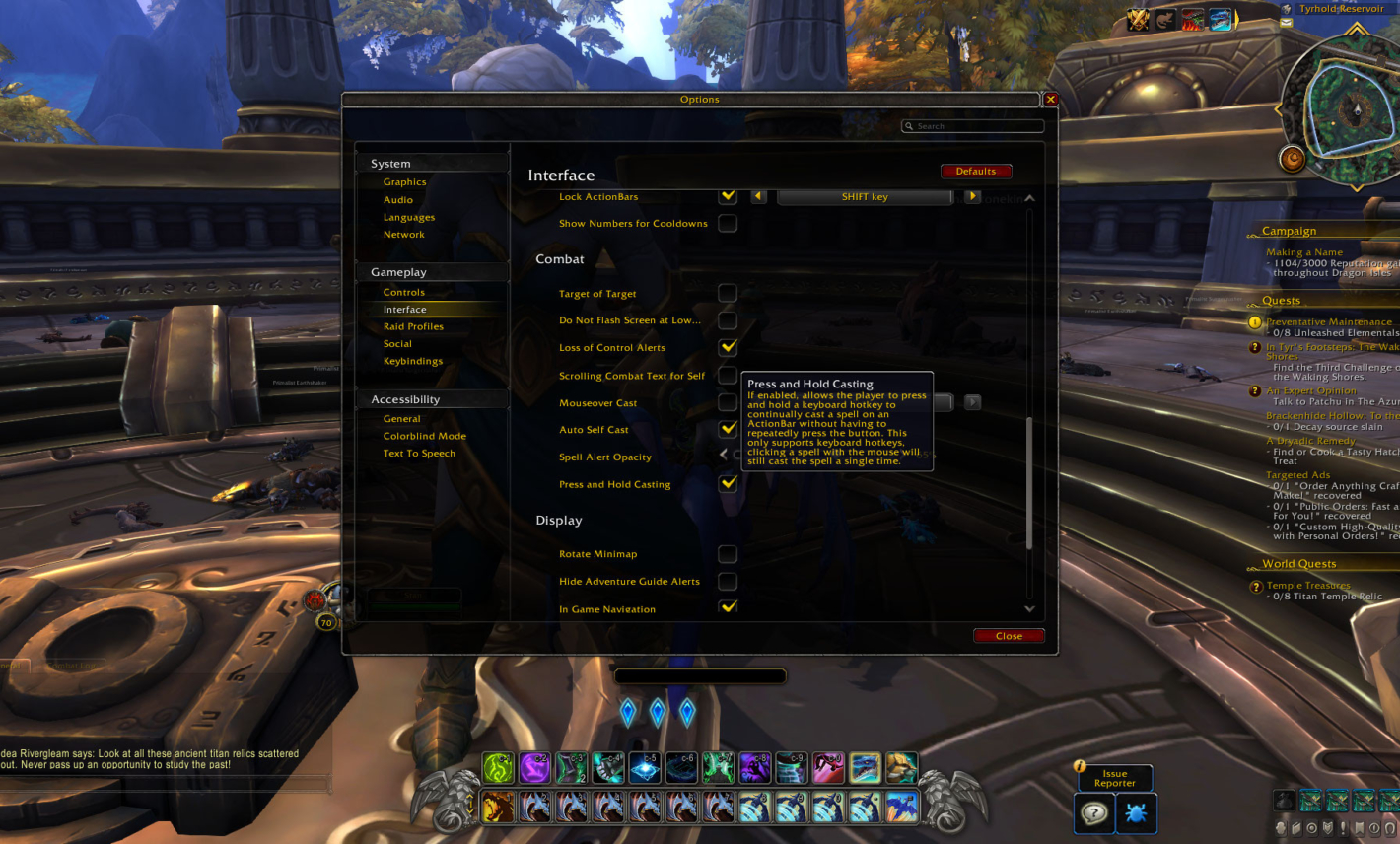Select the Raid Profiles settings category
Screen dimensions: 1400x844
[x=415, y=326]
